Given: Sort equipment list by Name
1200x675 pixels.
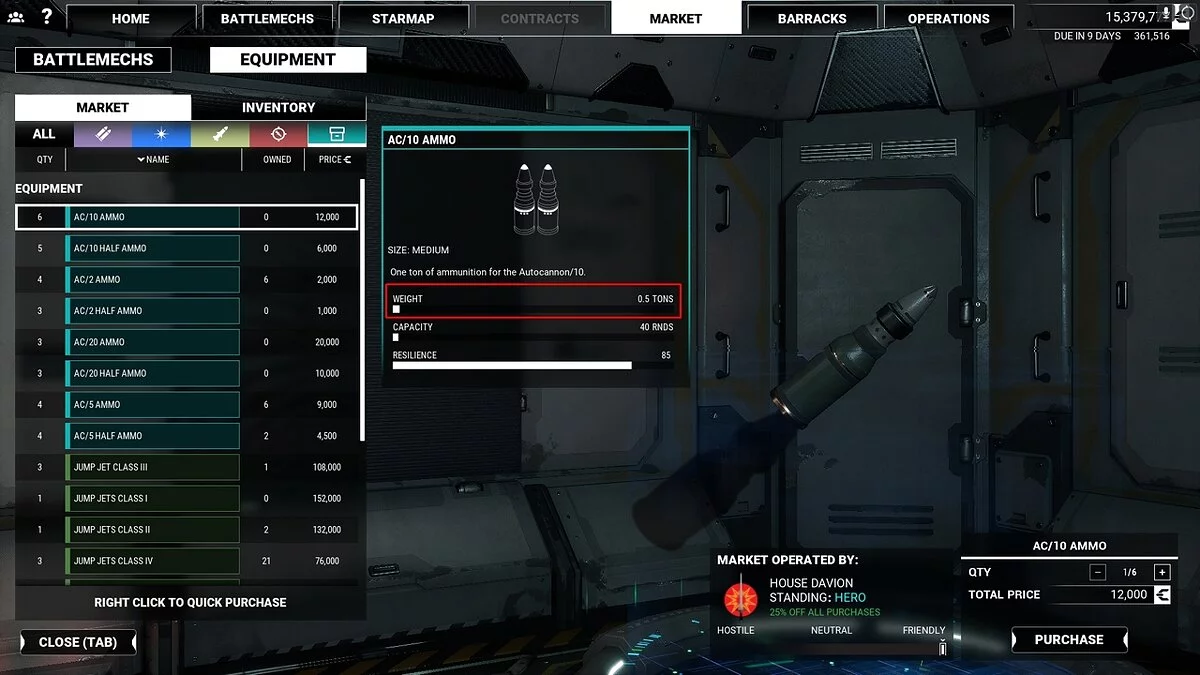Looking at the screenshot, I should [153, 159].
